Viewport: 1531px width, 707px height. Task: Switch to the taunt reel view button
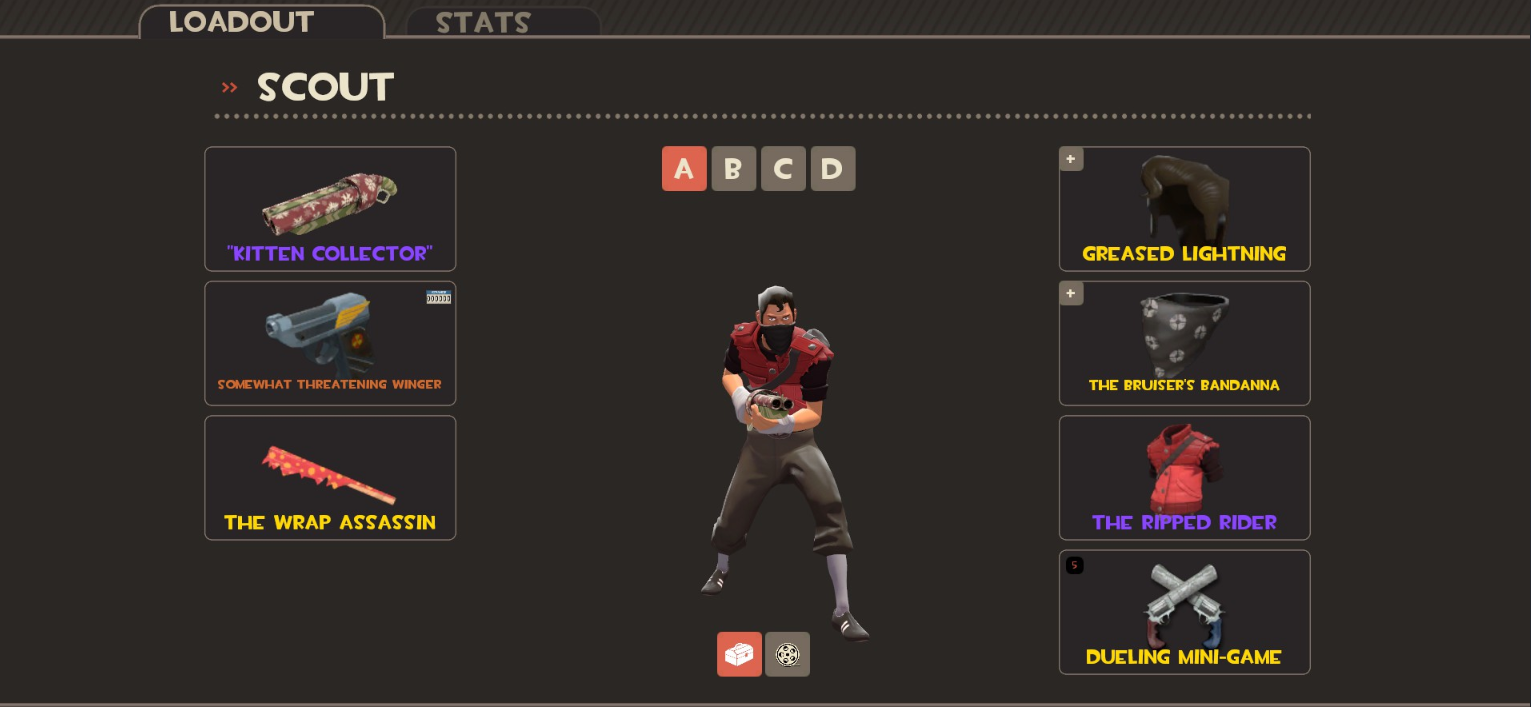click(x=788, y=654)
